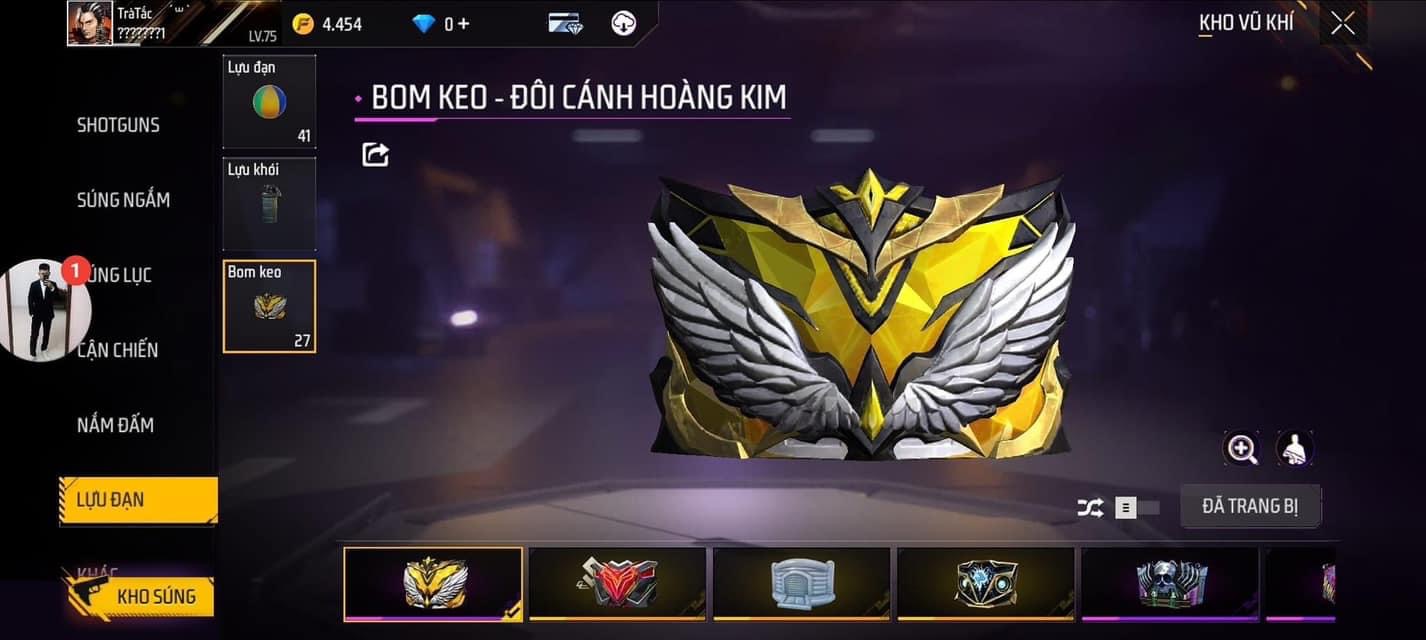This screenshot has height=640, width=1426.
Task: Open the player profile avatar
Action: coord(90,23)
